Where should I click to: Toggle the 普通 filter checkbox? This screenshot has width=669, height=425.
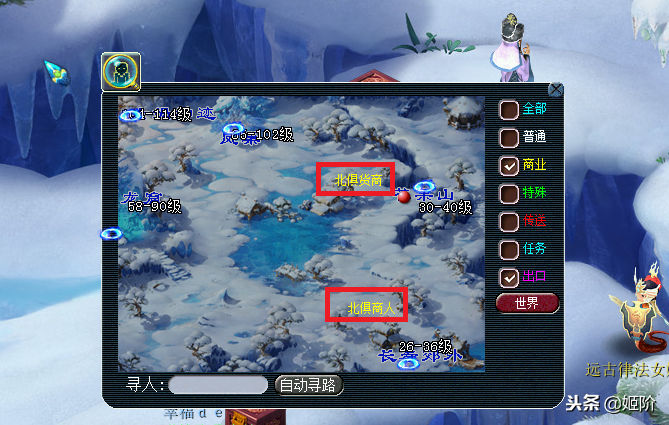[x=509, y=137]
